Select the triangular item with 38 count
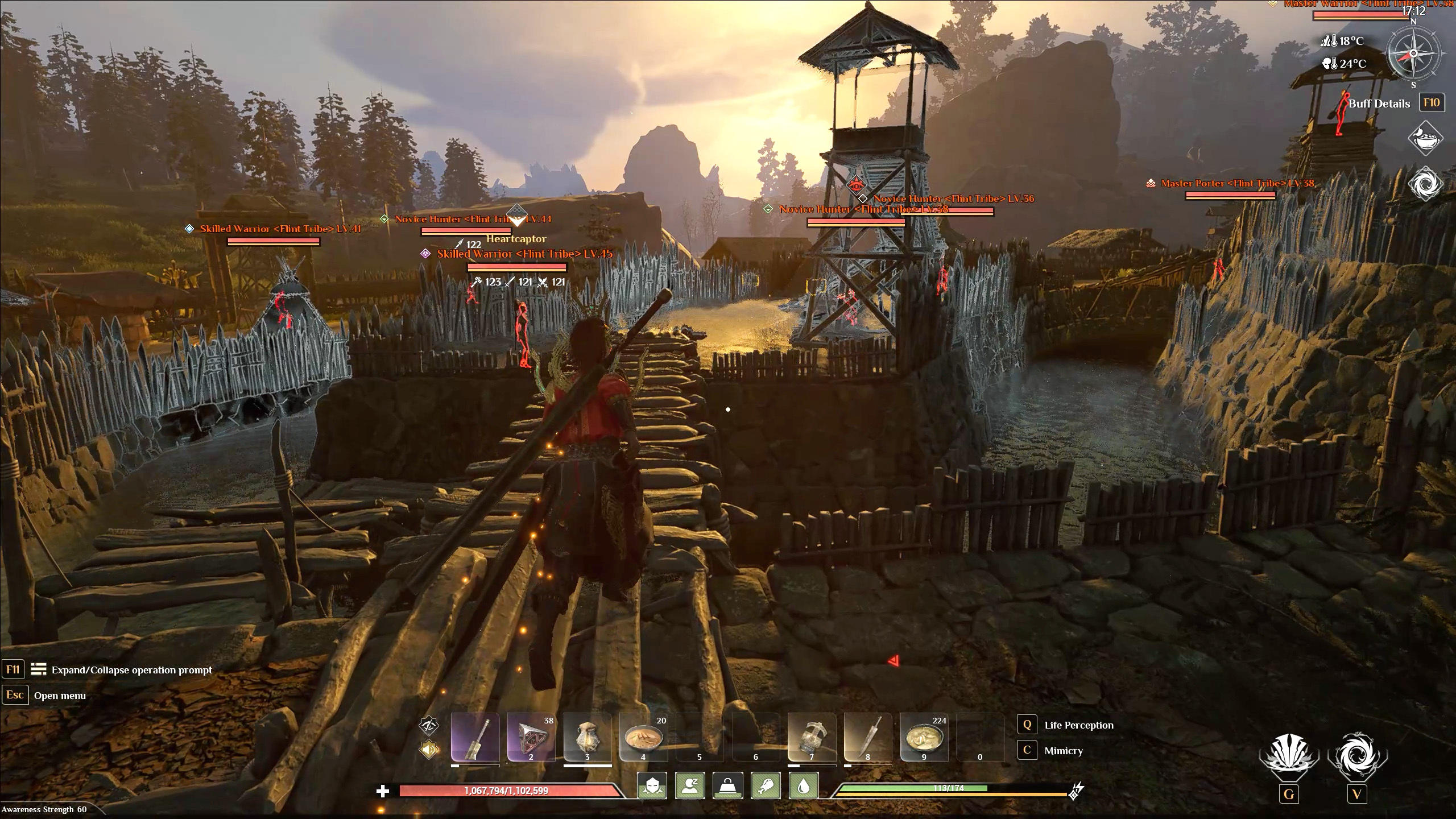The width and height of the screenshot is (1456, 819). (x=531, y=737)
